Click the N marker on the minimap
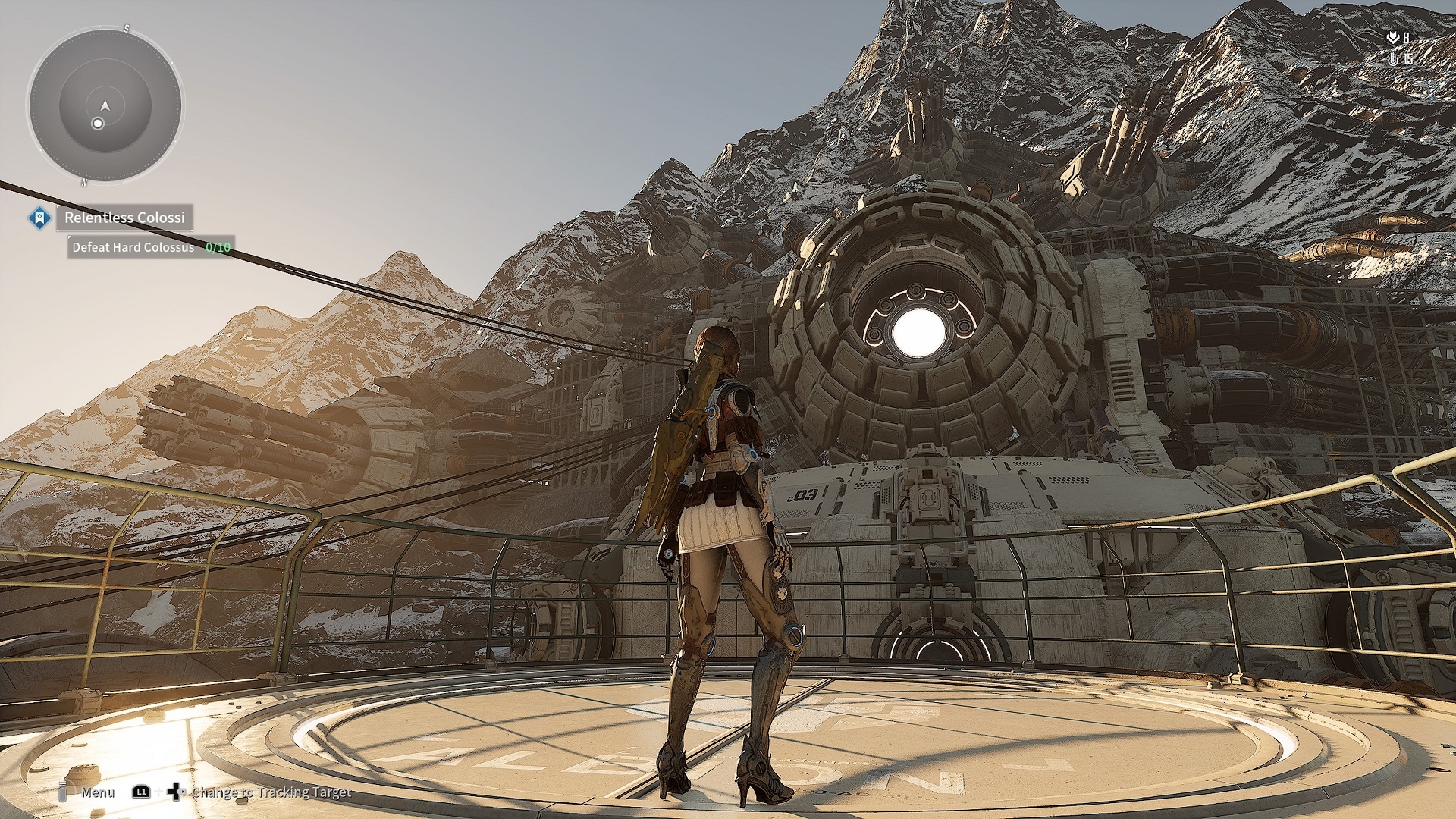 click(83, 182)
